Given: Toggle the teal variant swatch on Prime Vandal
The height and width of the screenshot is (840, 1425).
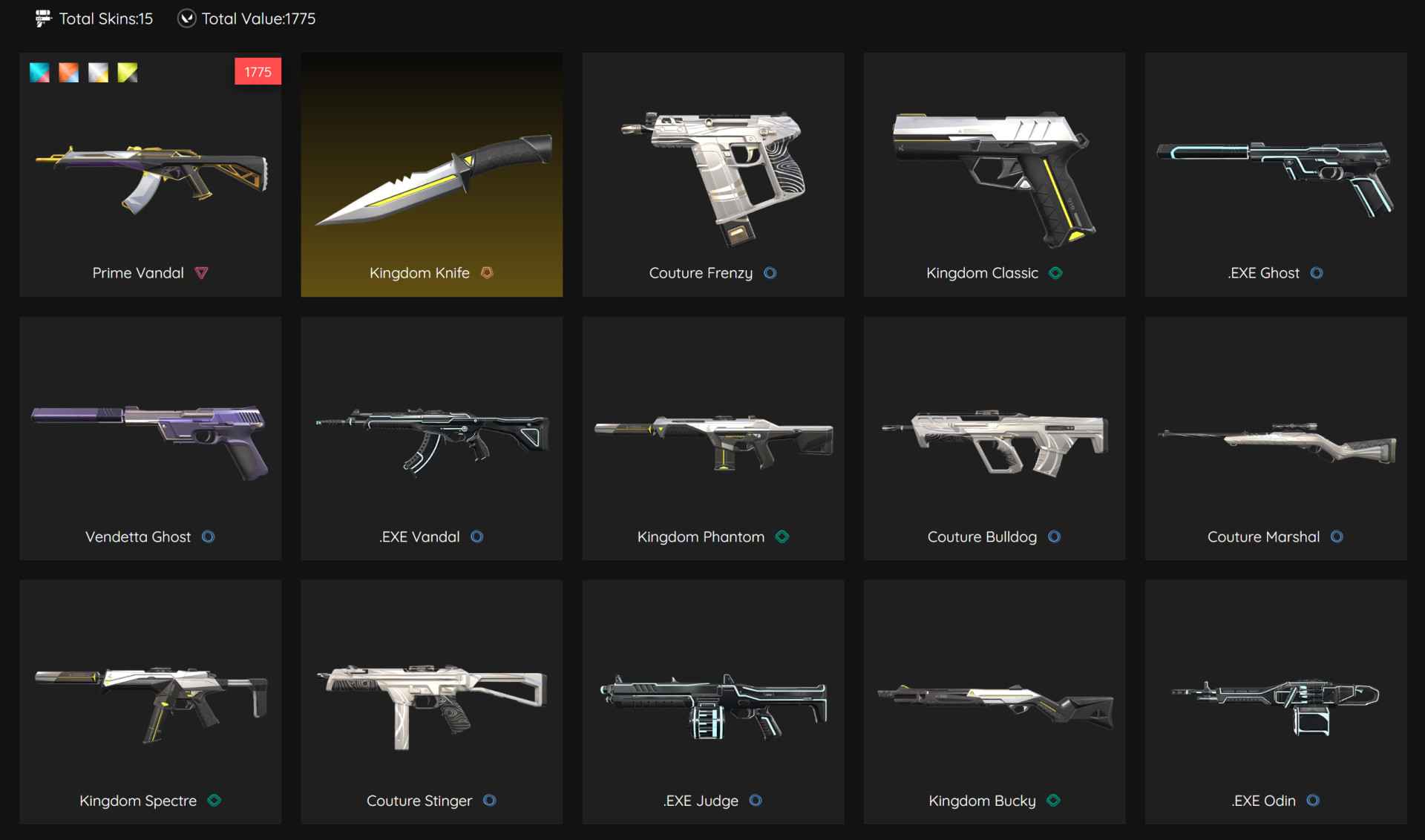Looking at the screenshot, I should coord(39,72).
